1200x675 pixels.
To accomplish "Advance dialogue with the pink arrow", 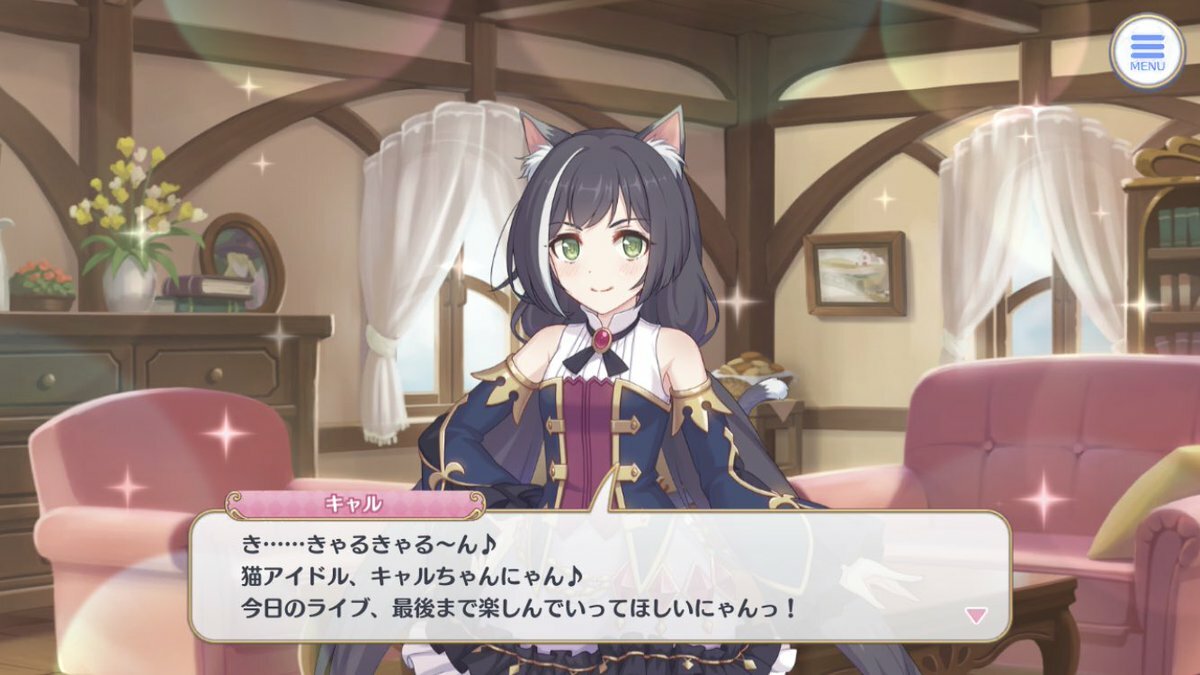I will click(x=975, y=615).
